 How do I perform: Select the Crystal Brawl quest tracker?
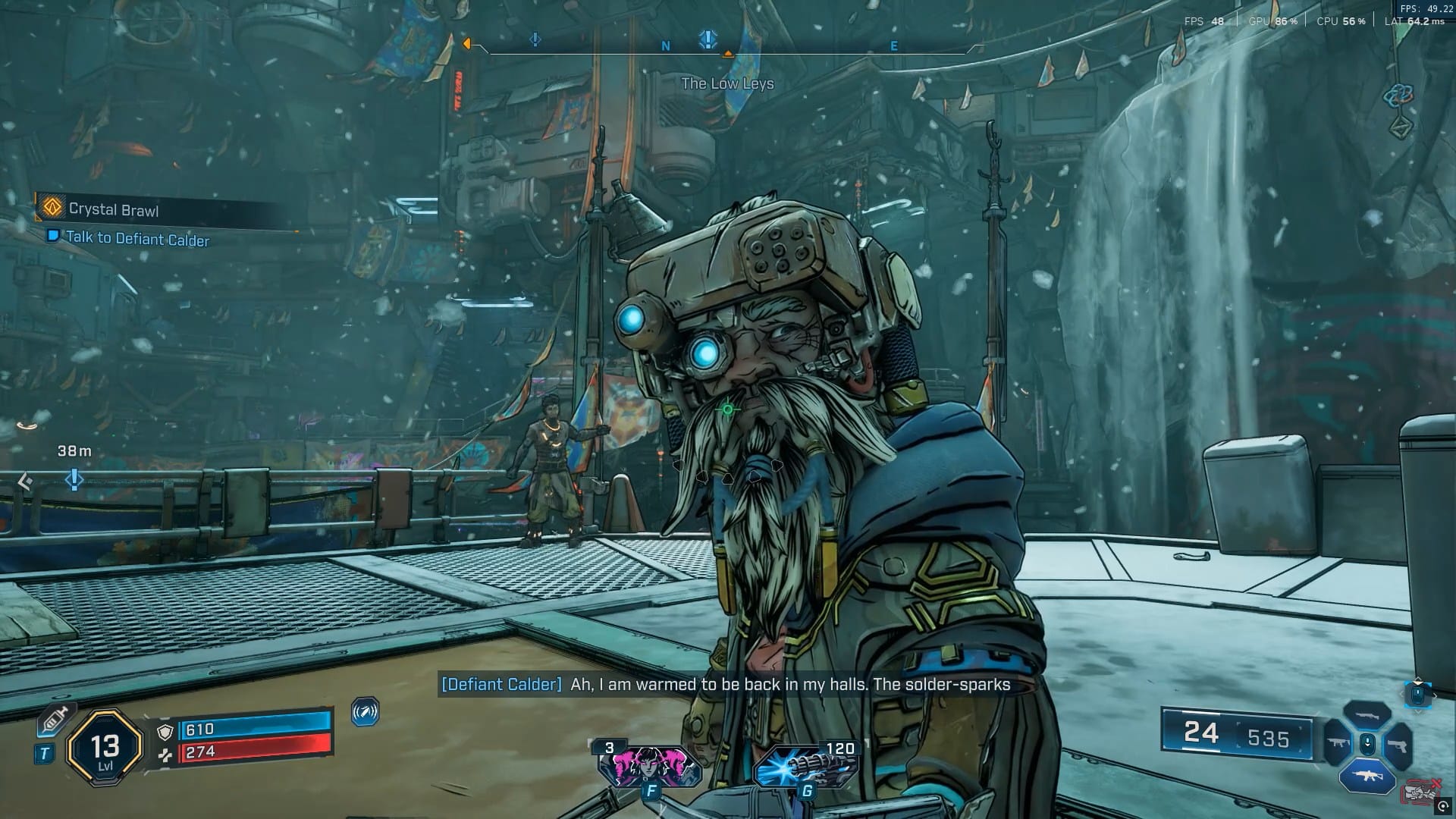tap(114, 209)
